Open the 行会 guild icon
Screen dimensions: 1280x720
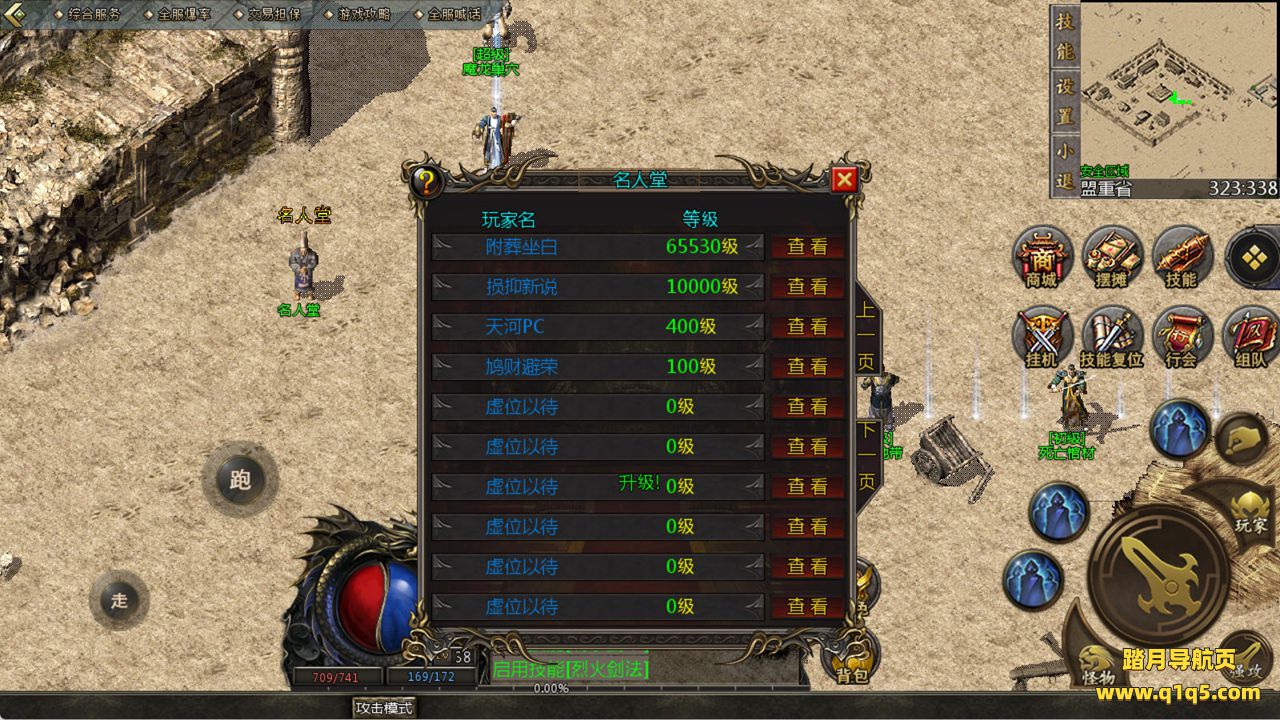(1181, 338)
